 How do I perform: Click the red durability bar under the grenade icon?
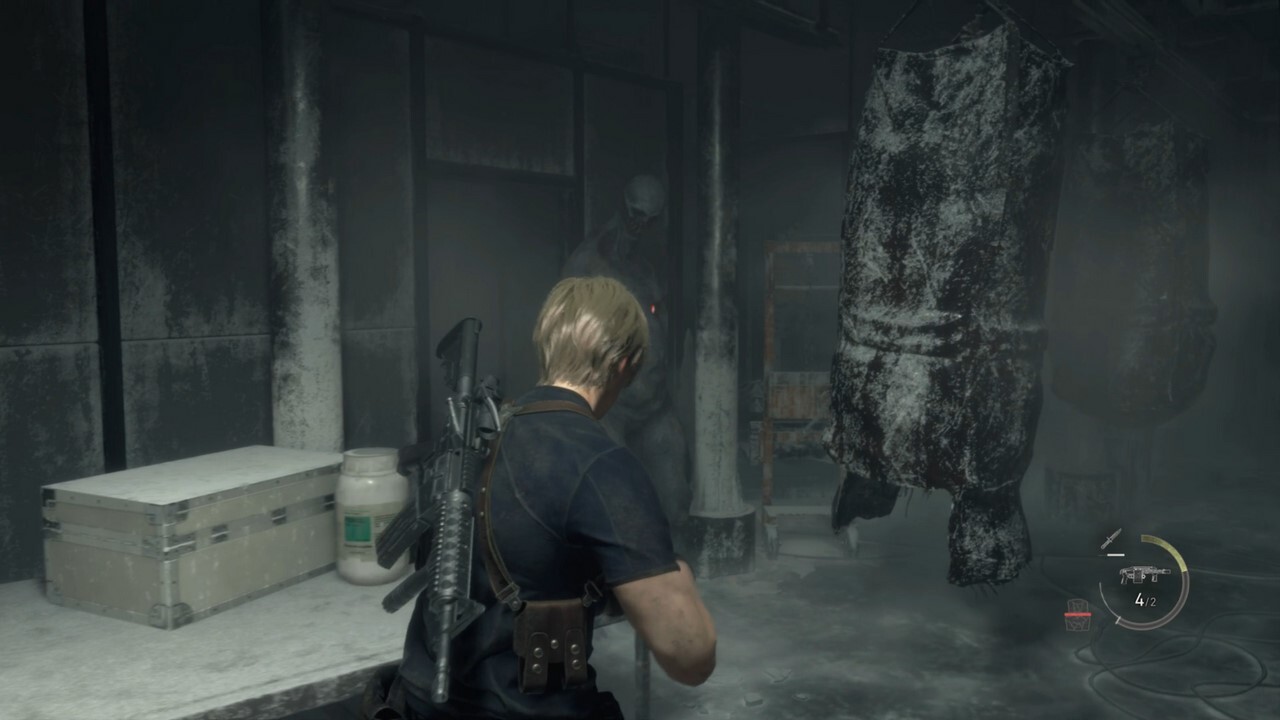[x=1078, y=614]
